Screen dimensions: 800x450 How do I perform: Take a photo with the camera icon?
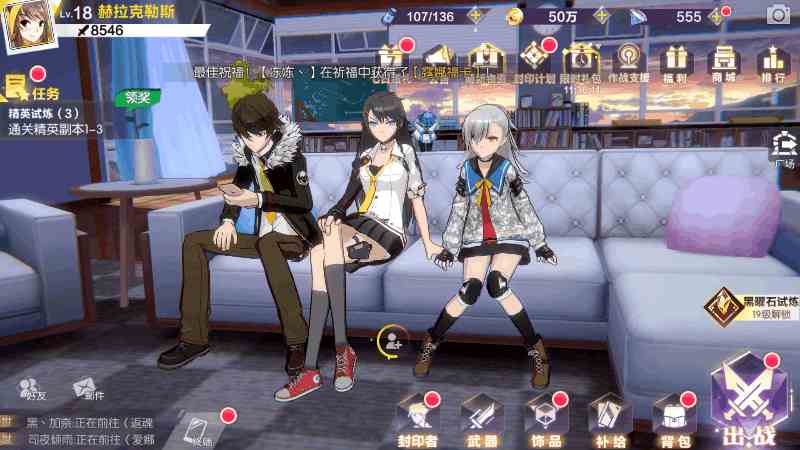777,16
